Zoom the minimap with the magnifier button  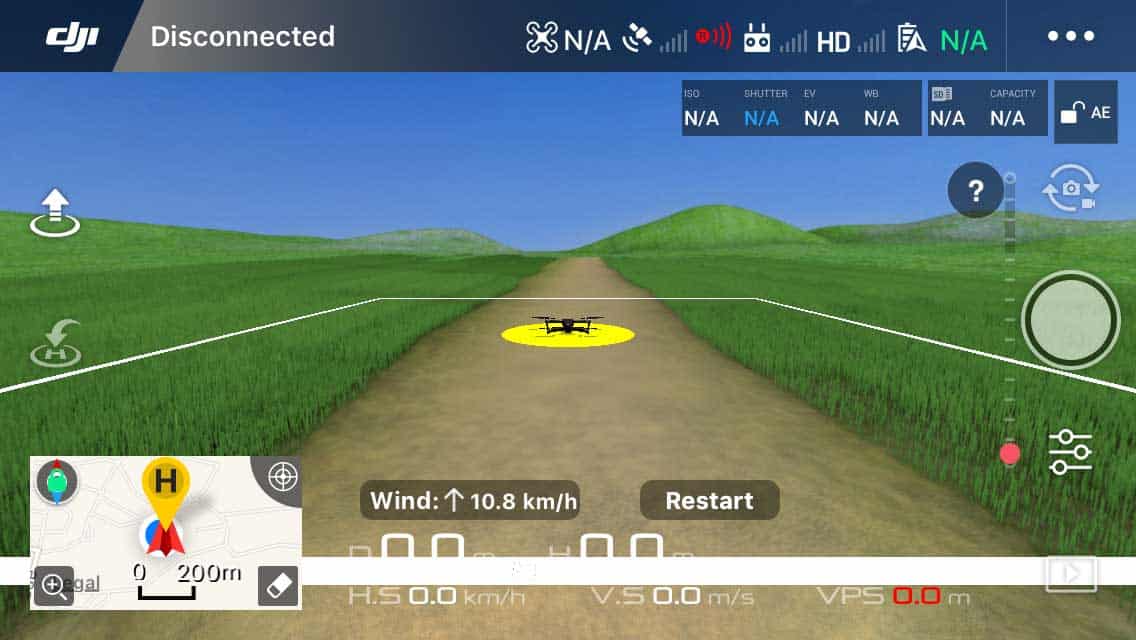pos(54,587)
